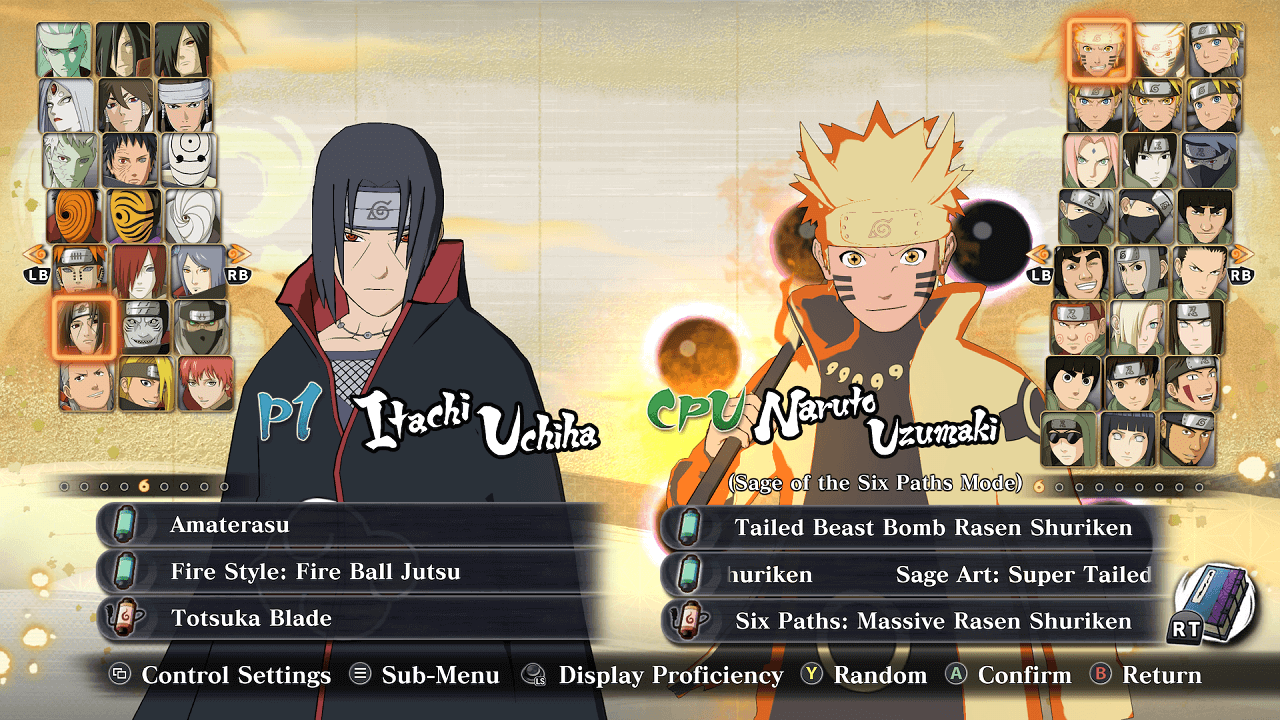The image size is (1280, 720).
Task: Select the Totsuka Blade ultimate jutsu
Action: coord(350,618)
